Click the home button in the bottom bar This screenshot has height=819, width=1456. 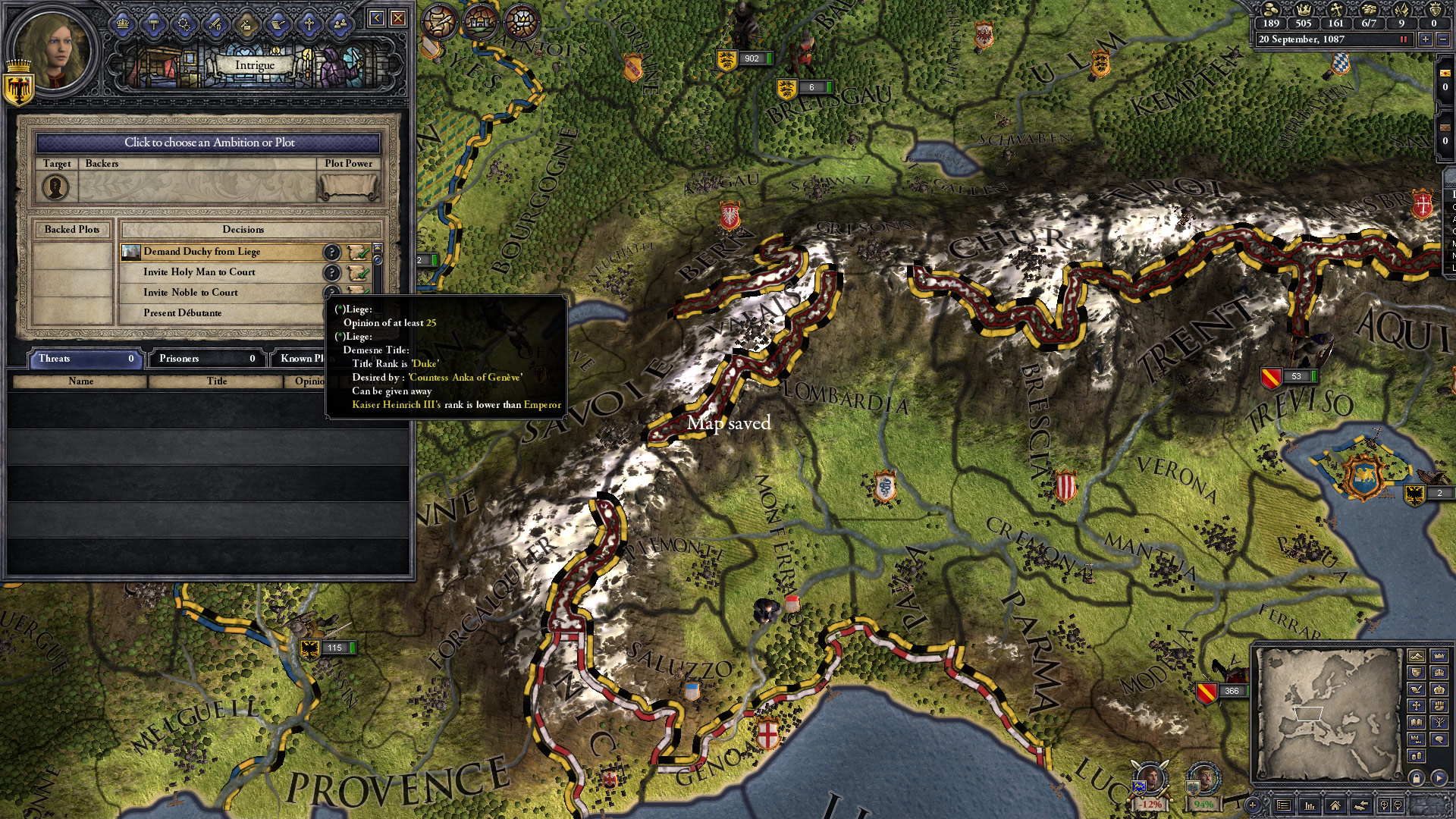[1335, 805]
